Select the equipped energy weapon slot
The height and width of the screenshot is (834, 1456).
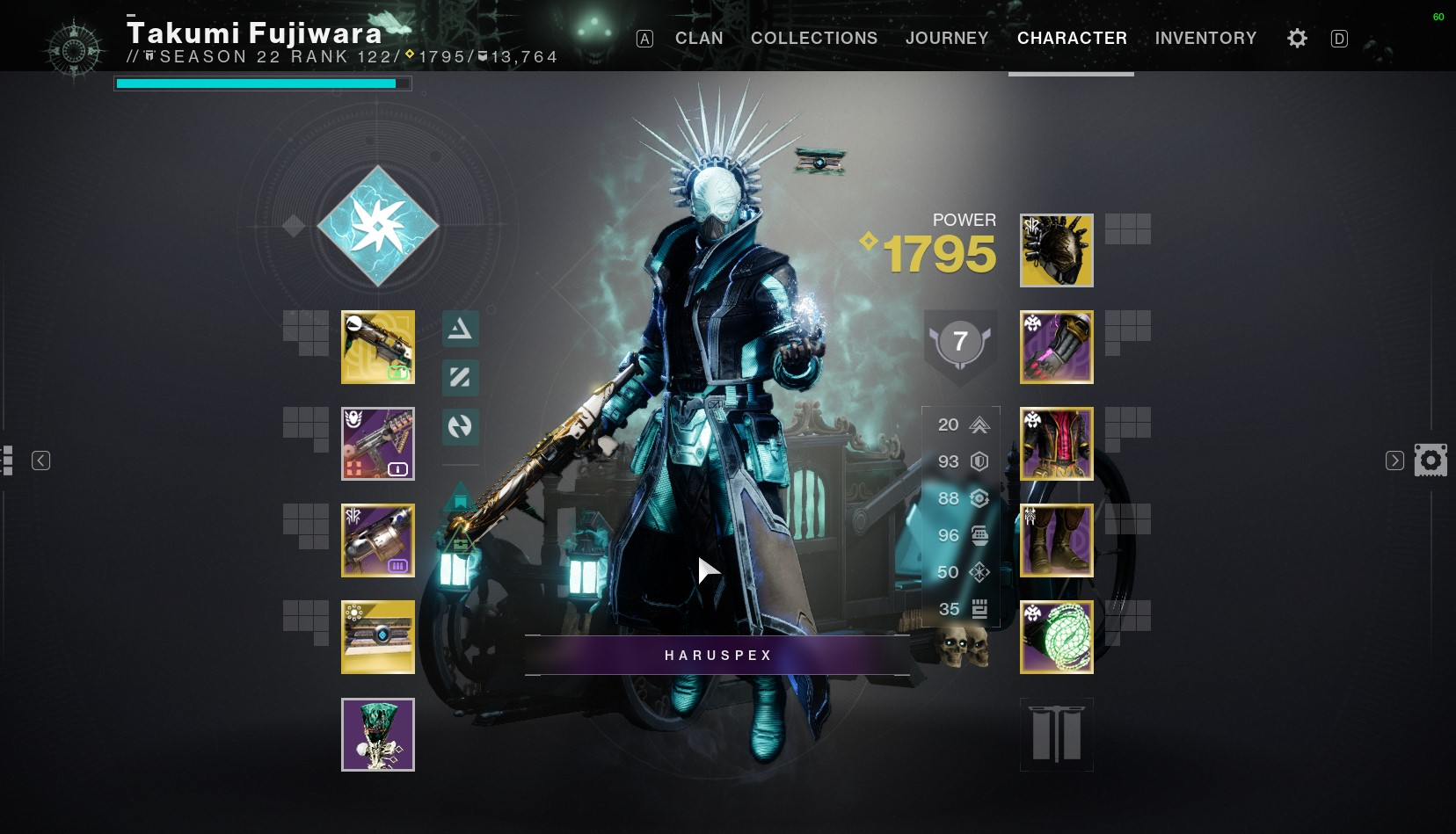(x=378, y=444)
